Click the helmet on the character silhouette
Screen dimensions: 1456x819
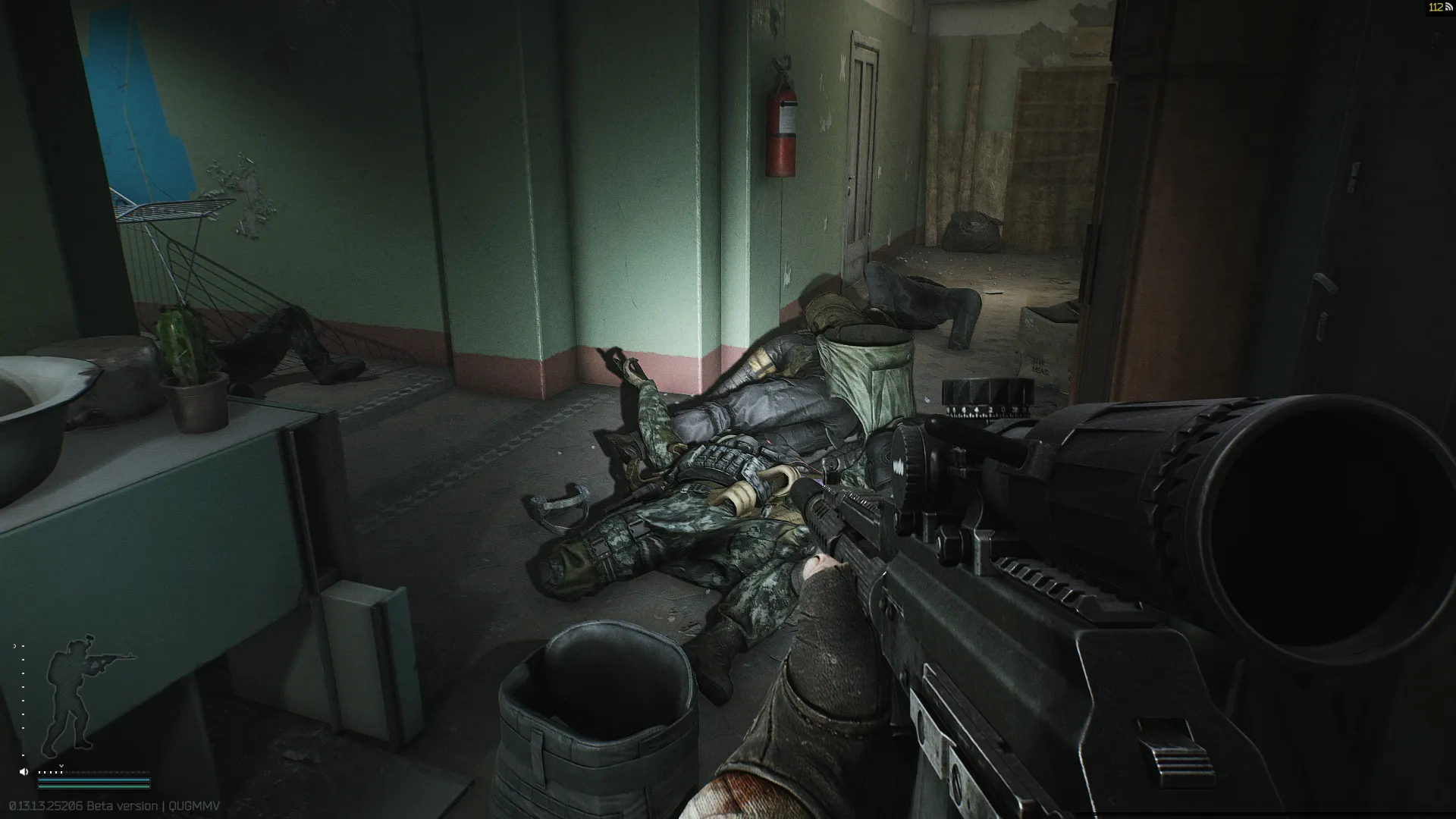(80, 645)
